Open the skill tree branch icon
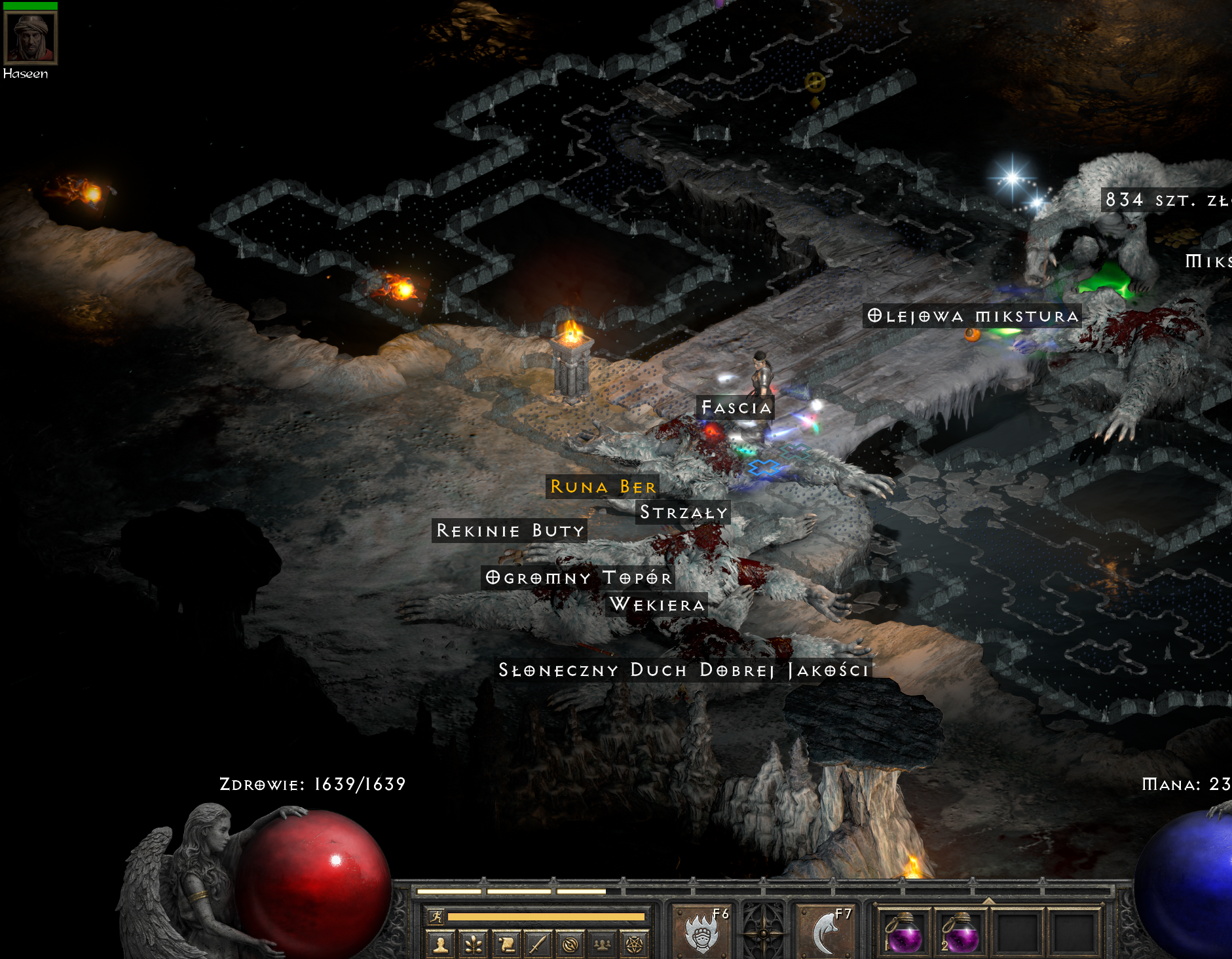Image resolution: width=1232 pixels, height=959 pixels. tap(473, 944)
